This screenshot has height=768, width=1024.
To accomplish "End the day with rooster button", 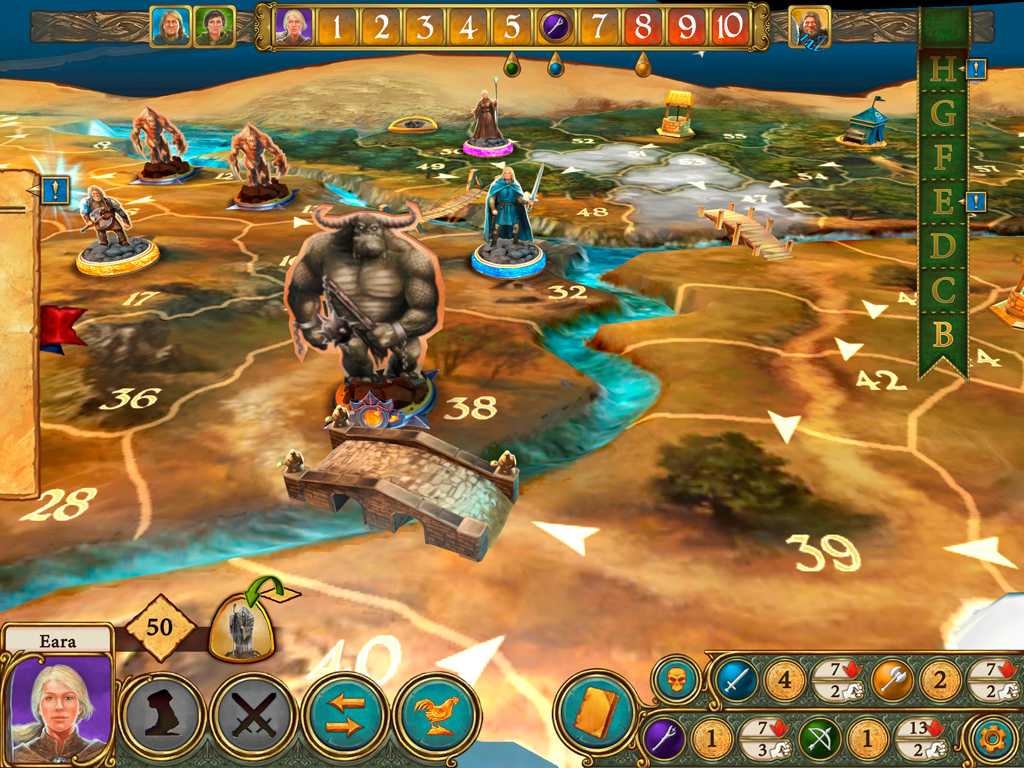I will [x=437, y=716].
